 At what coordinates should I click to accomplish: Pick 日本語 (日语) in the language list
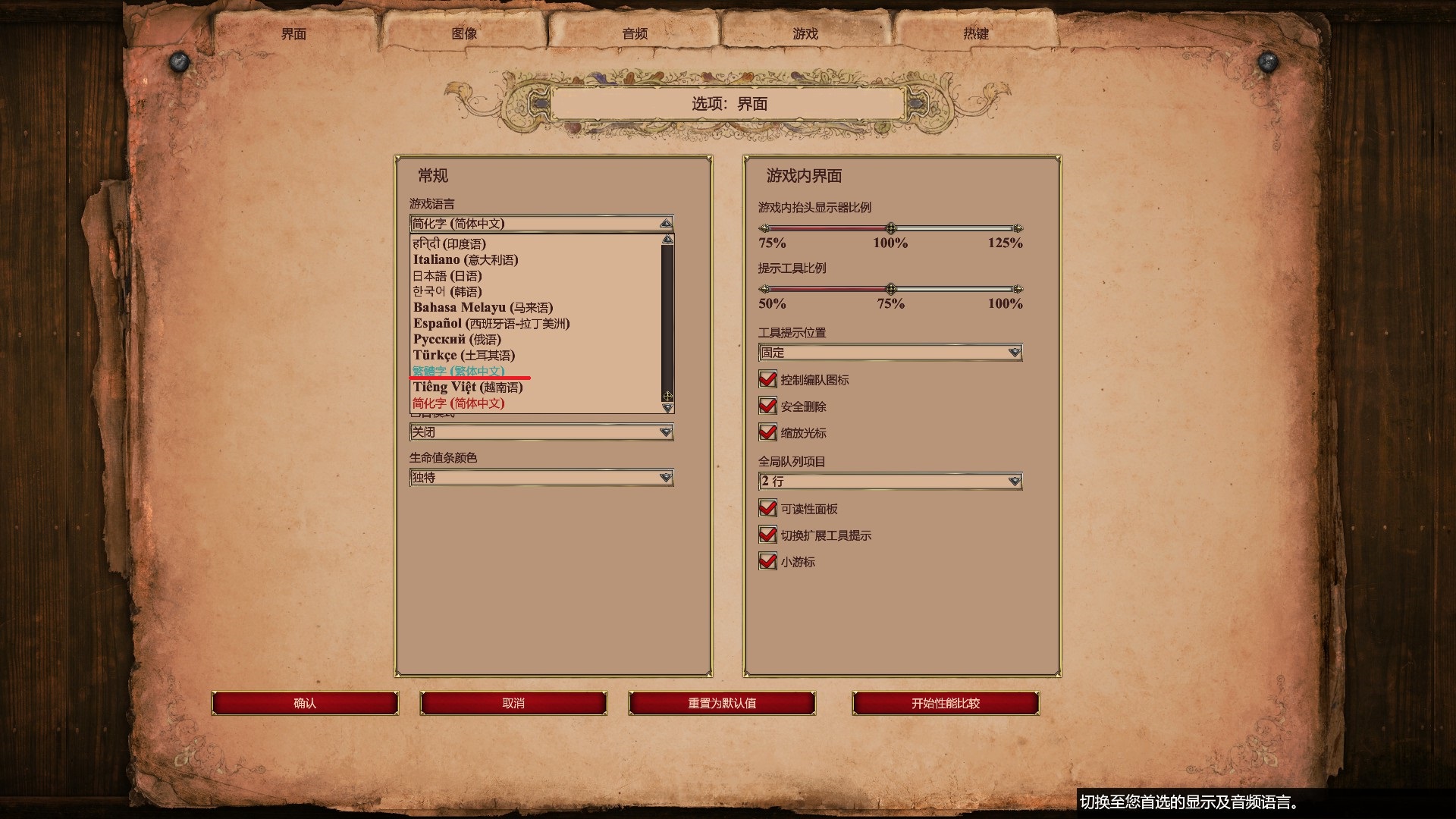click(x=447, y=276)
